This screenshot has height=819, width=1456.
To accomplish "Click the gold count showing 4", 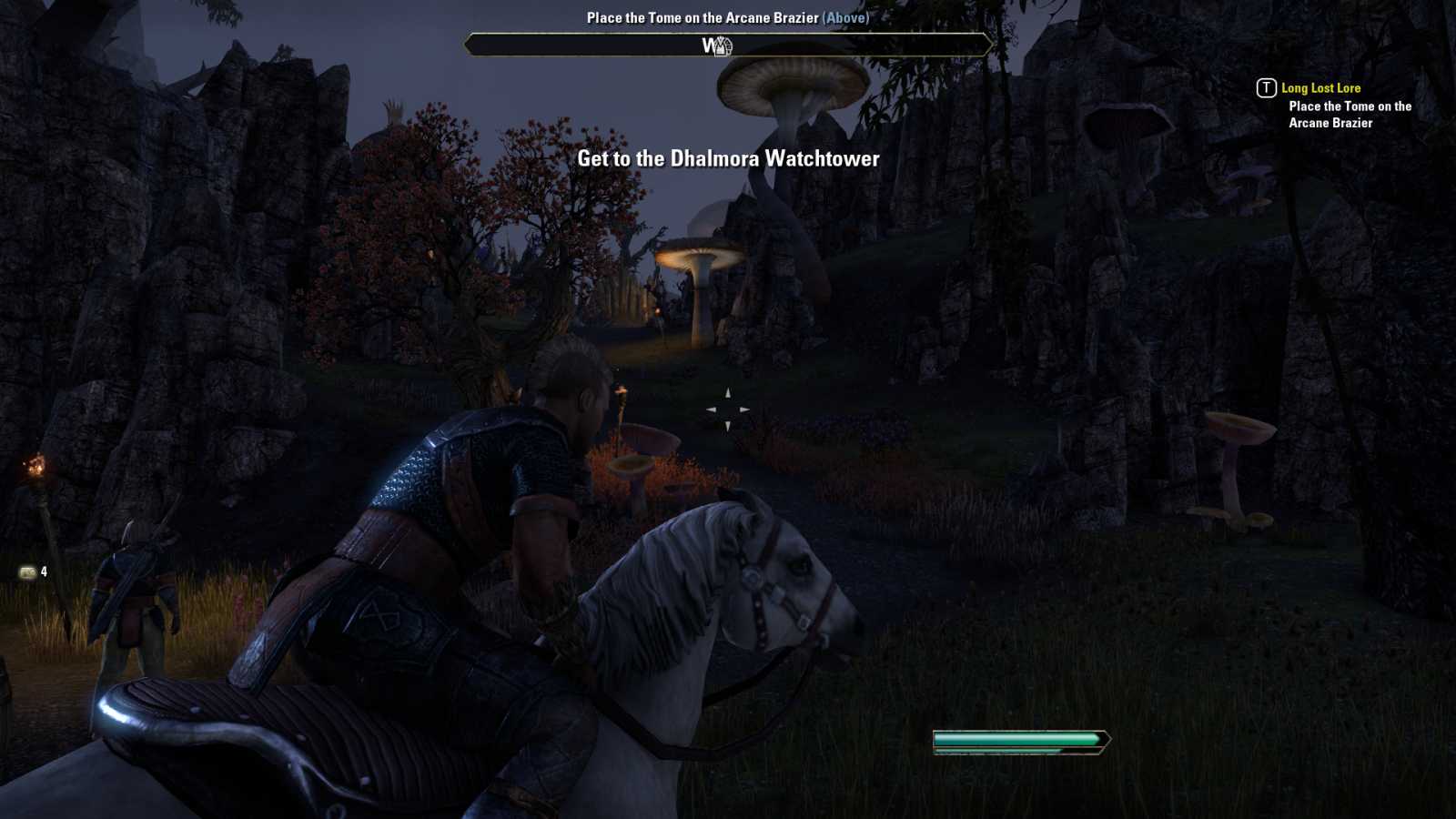I will click(x=43, y=571).
